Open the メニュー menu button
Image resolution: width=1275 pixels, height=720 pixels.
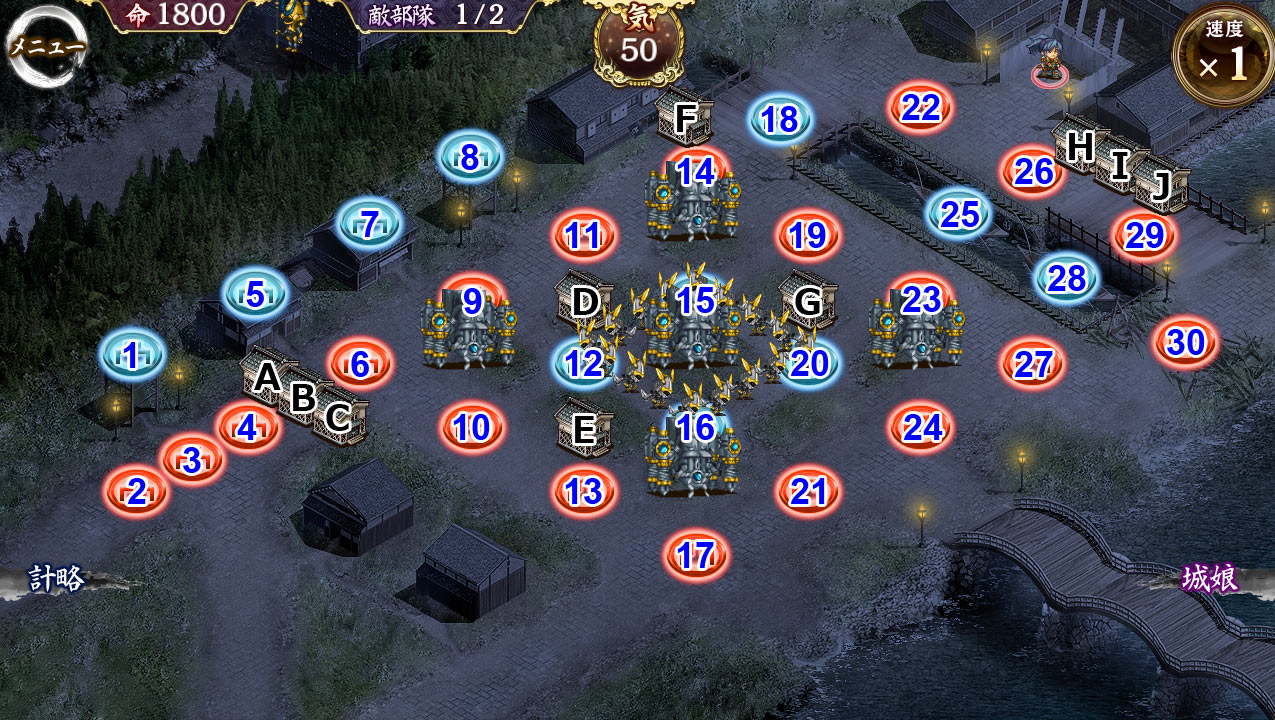46,47
